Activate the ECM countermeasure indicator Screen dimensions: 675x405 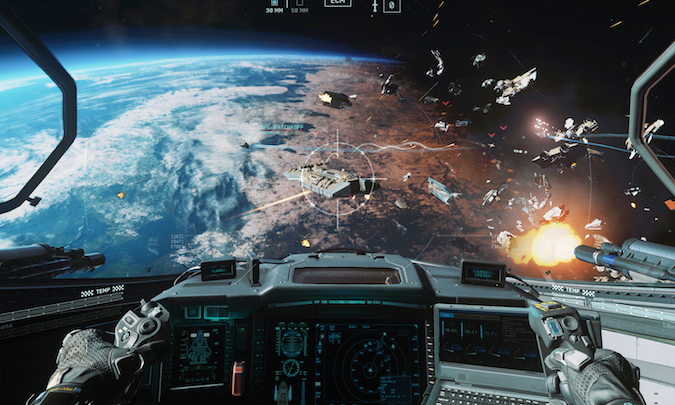click(338, 3)
